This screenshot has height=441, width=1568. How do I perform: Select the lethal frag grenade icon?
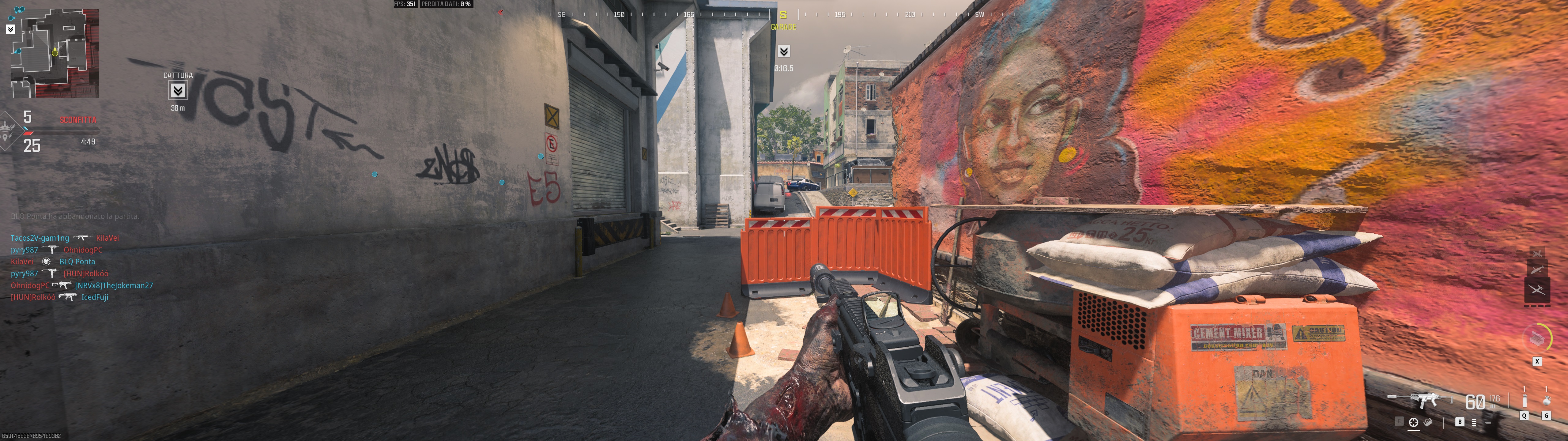point(1546,401)
